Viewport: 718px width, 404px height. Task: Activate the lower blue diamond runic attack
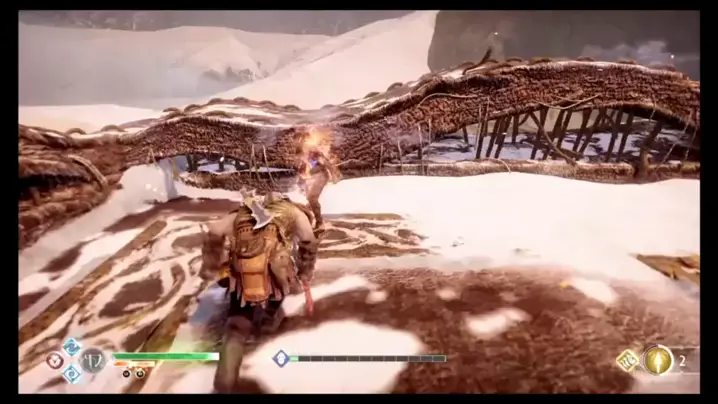[x=72, y=374]
